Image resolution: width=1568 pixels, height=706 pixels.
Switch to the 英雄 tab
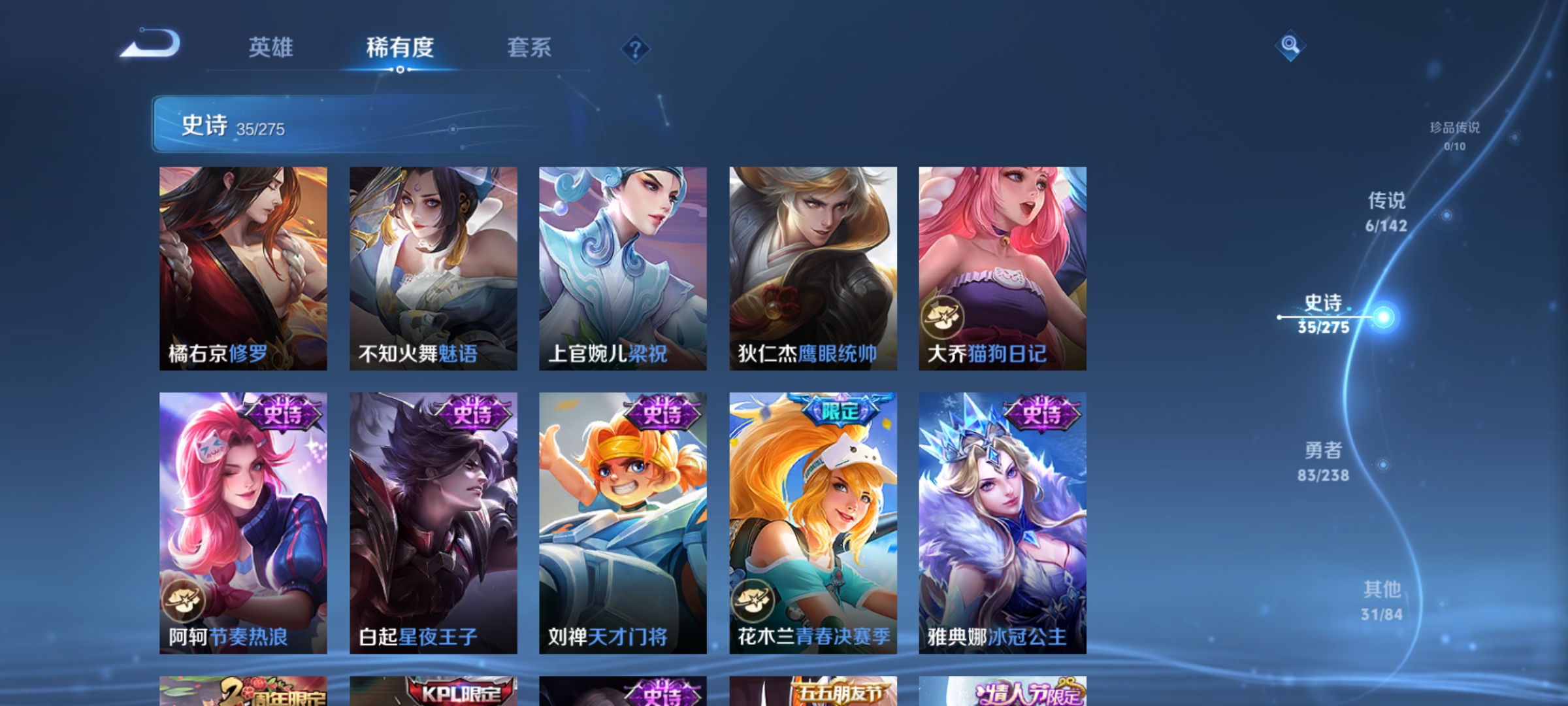[271, 47]
